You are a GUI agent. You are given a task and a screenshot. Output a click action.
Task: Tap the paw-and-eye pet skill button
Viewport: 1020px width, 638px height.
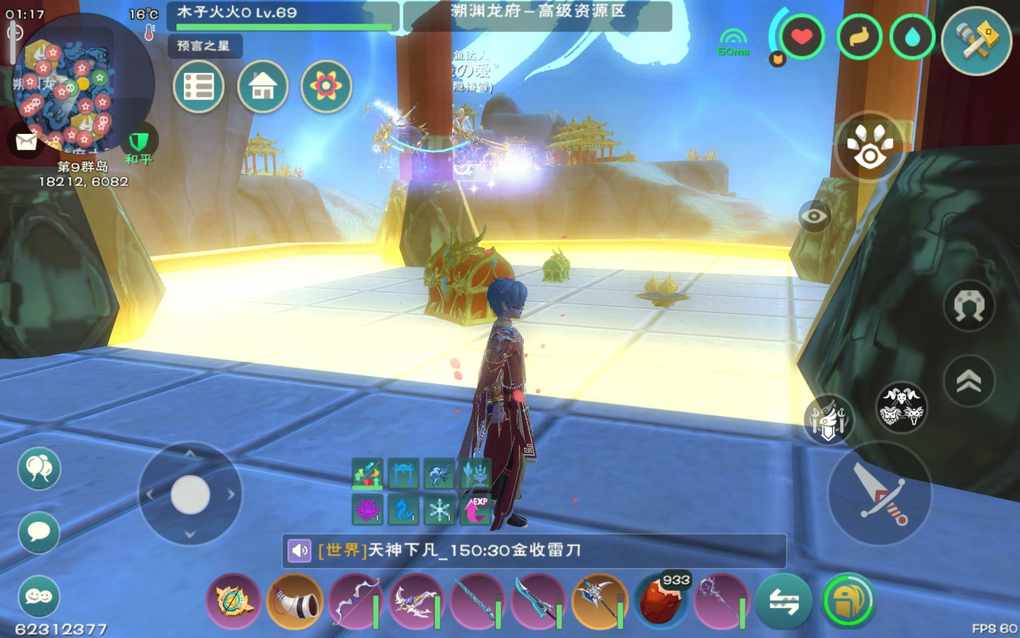click(869, 146)
